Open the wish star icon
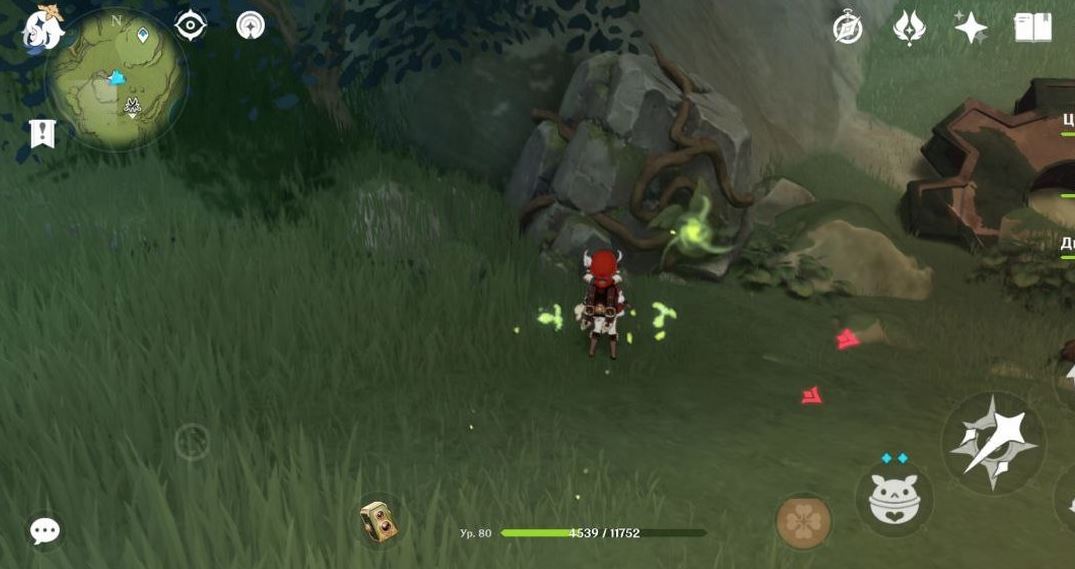The image size is (1075, 569). (x=970, y=28)
